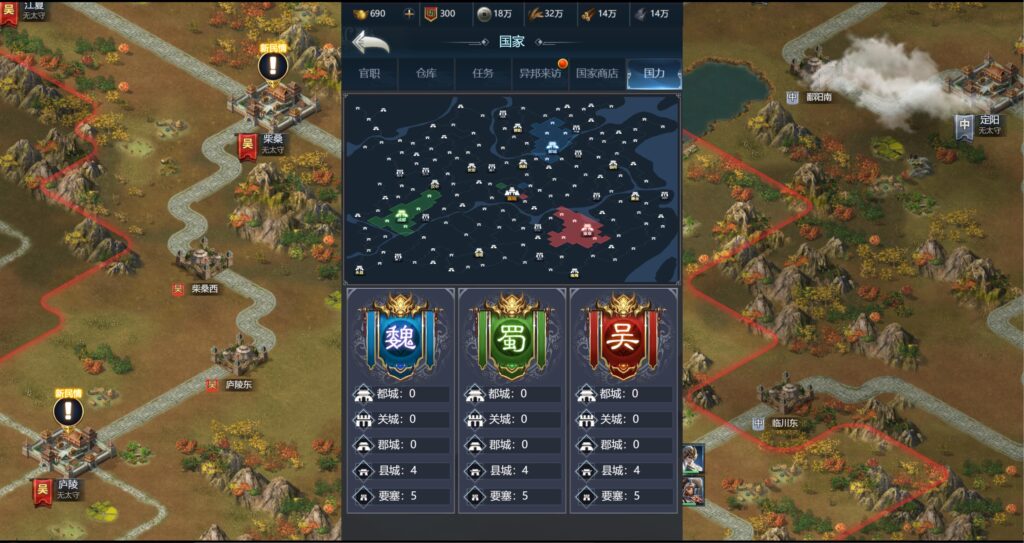Select the 国力 tab
The height and width of the screenshot is (543, 1024).
click(x=654, y=74)
